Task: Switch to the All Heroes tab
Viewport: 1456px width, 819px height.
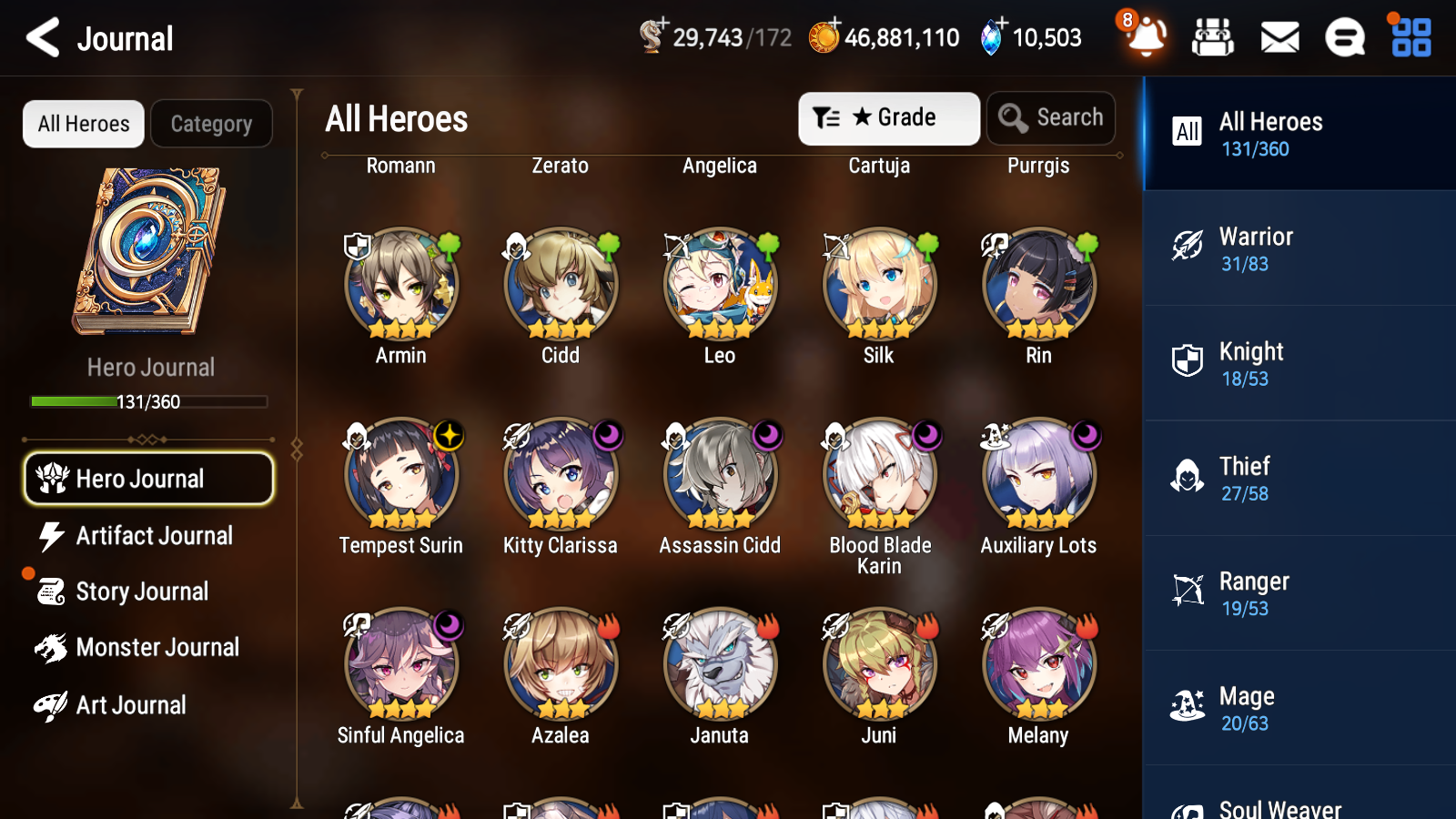Action: coord(83,124)
